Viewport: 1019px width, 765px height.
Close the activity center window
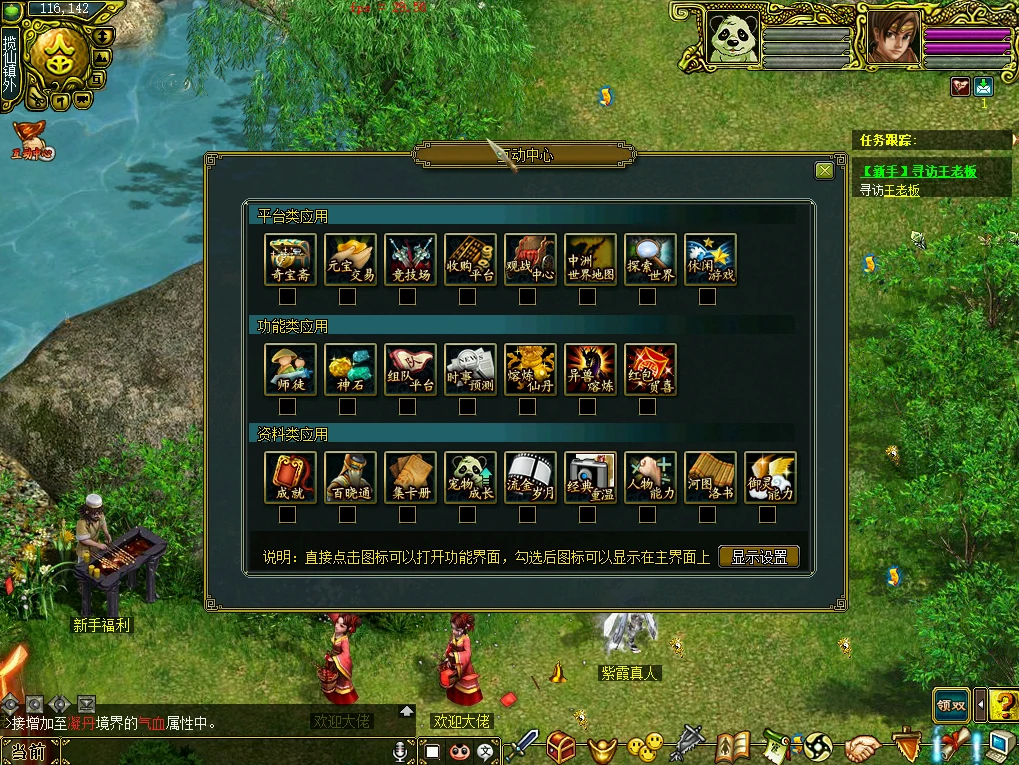(824, 171)
